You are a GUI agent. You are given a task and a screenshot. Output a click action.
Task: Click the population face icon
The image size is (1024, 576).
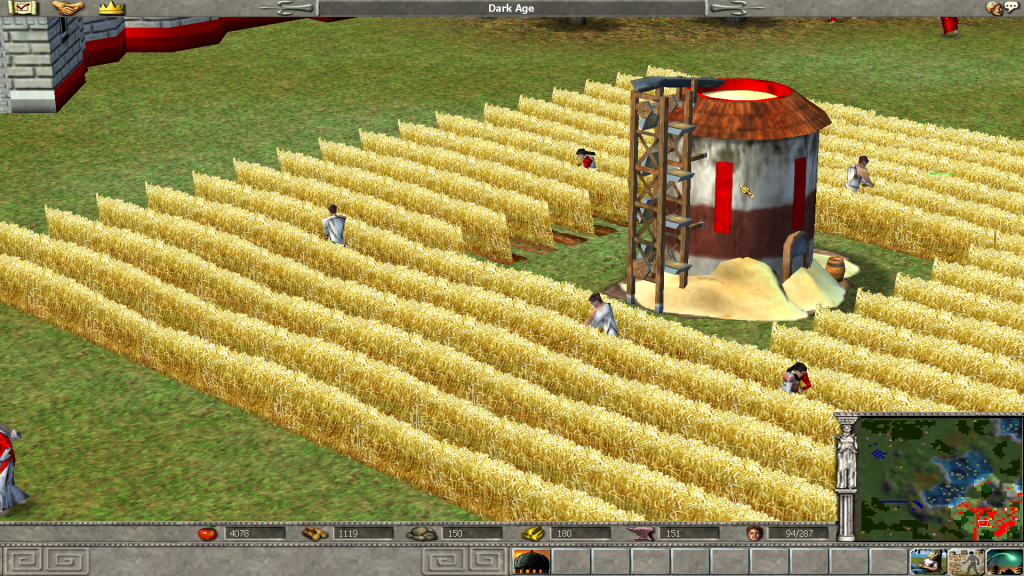[x=754, y=533]
